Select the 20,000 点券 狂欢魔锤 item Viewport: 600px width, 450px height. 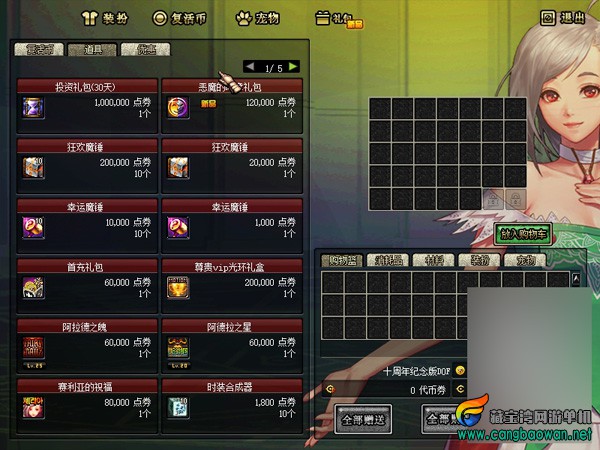[231, 159]
